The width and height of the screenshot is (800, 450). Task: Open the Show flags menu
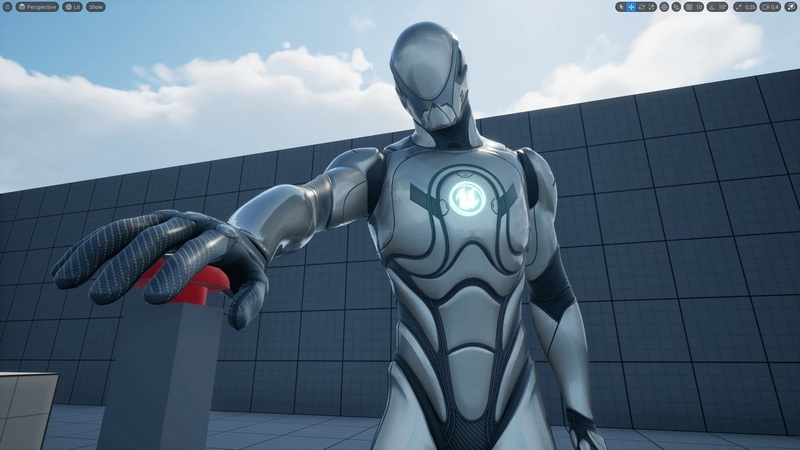tap(96, 6)
